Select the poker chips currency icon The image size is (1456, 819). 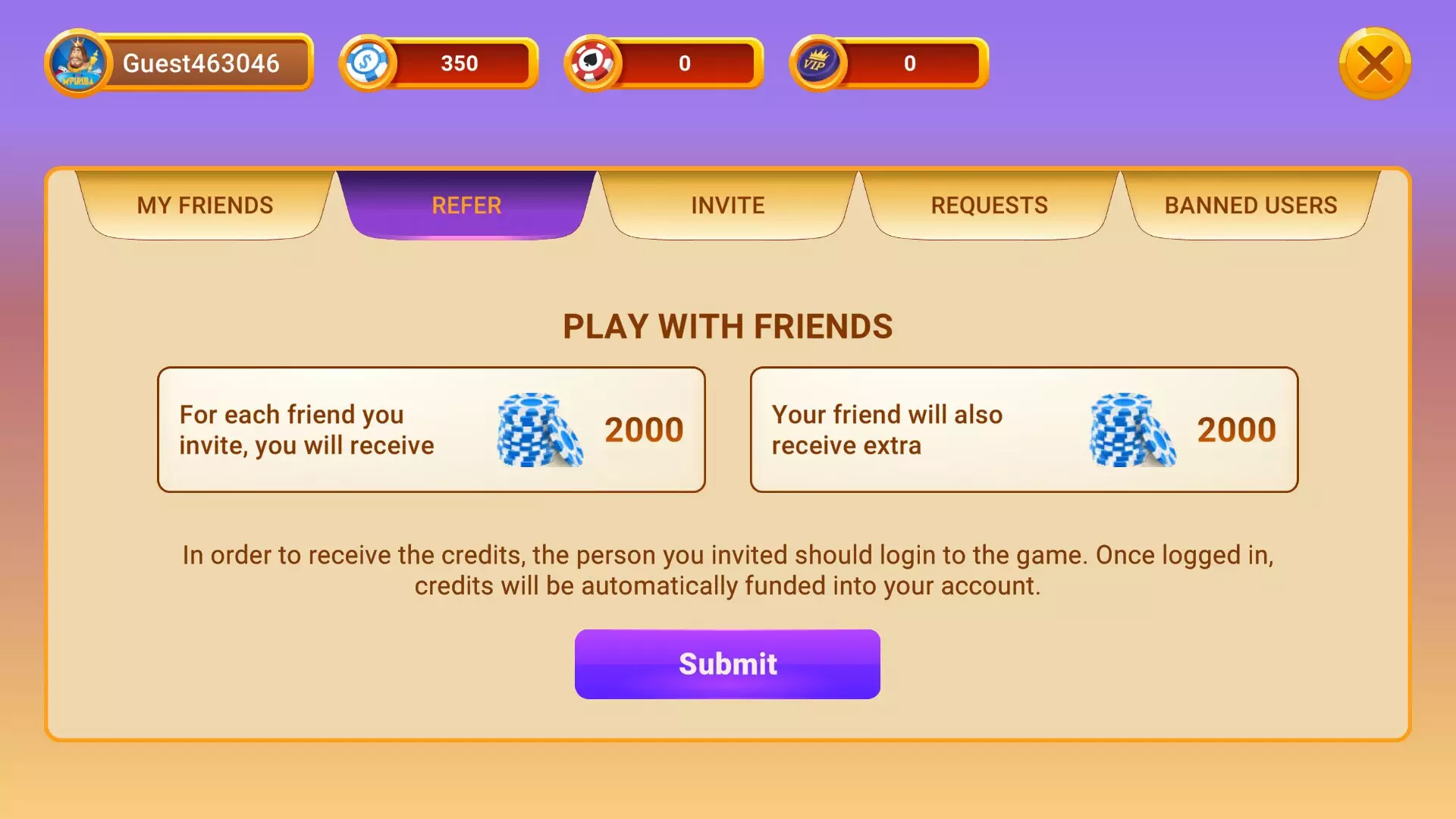[595, 64]
